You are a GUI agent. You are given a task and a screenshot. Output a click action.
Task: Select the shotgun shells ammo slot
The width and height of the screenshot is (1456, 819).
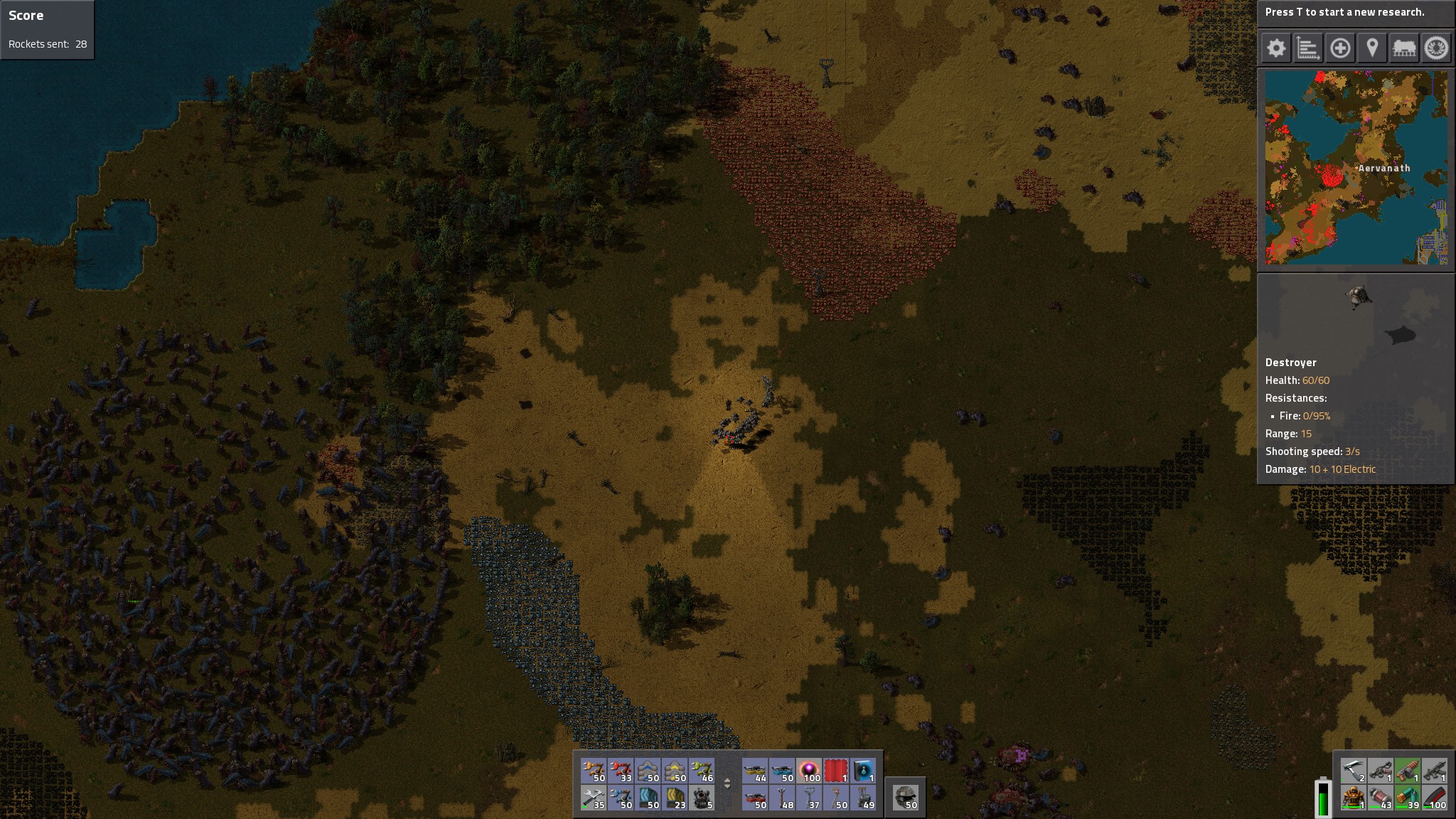[x=1408, y=798]
